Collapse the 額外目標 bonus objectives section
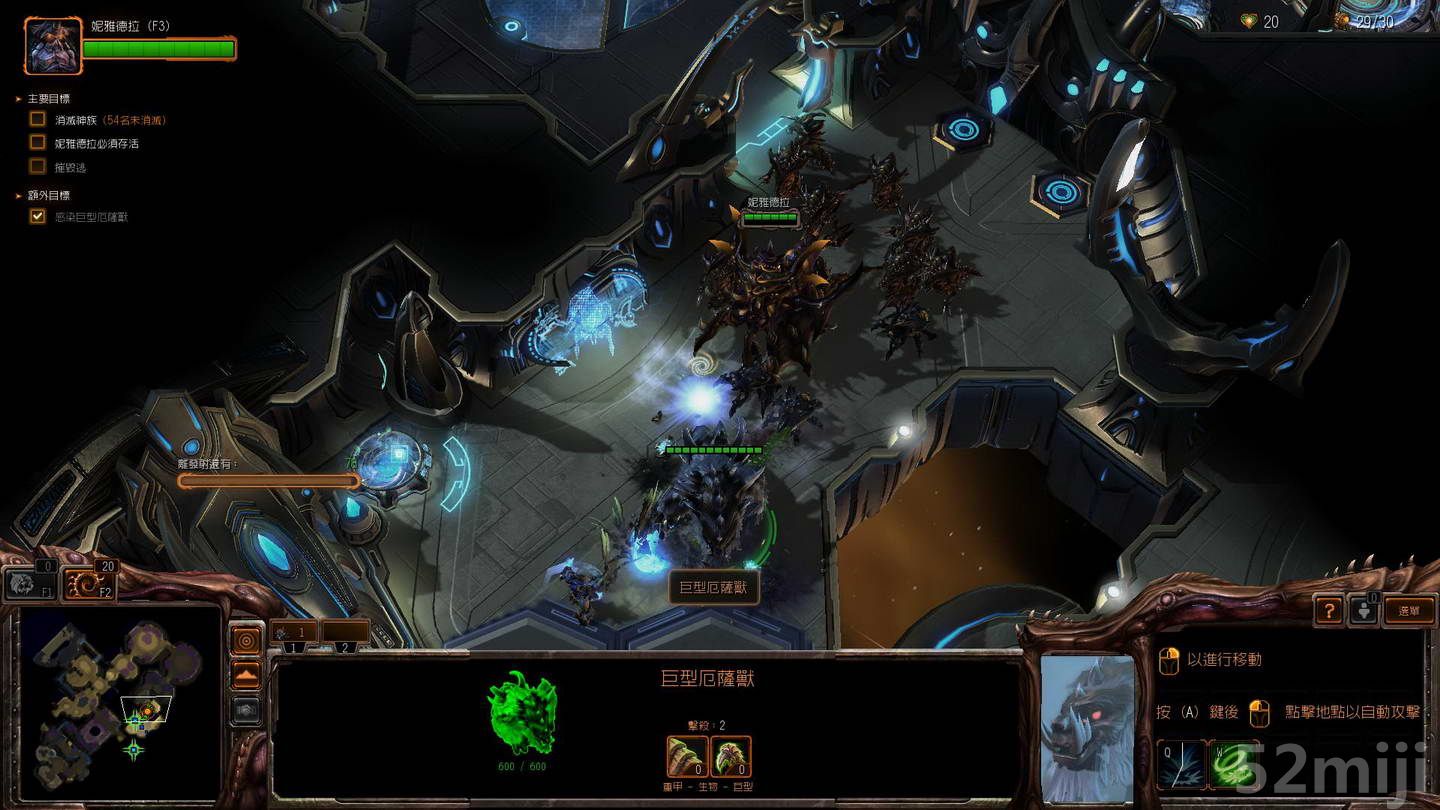Viewport: 1440px width, 810px height. pos(16,195)
